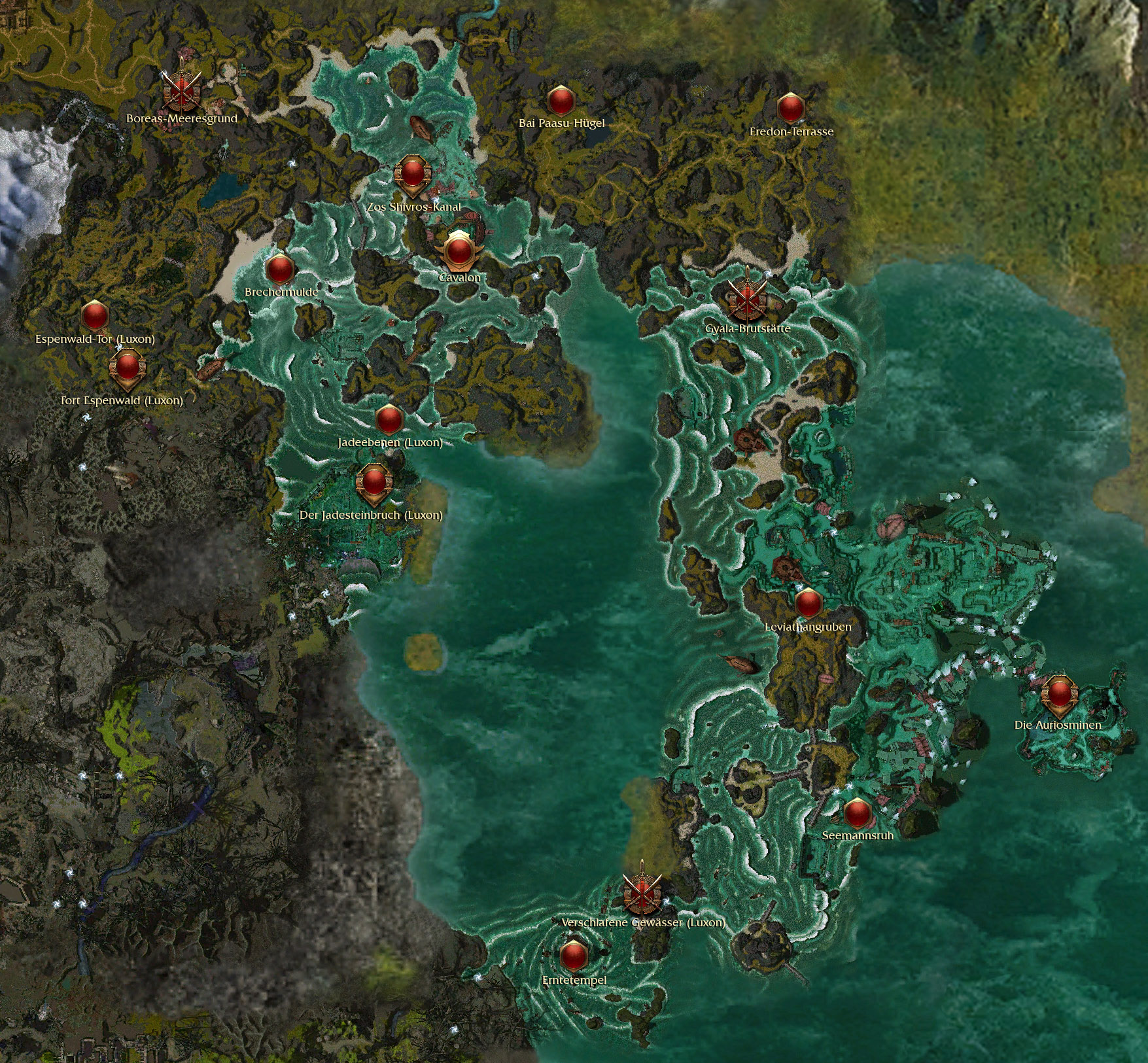The image size is (1148, 1063).
Task: Pick the Espenwald-Tor (Luxon) marker
Action: 95,316
